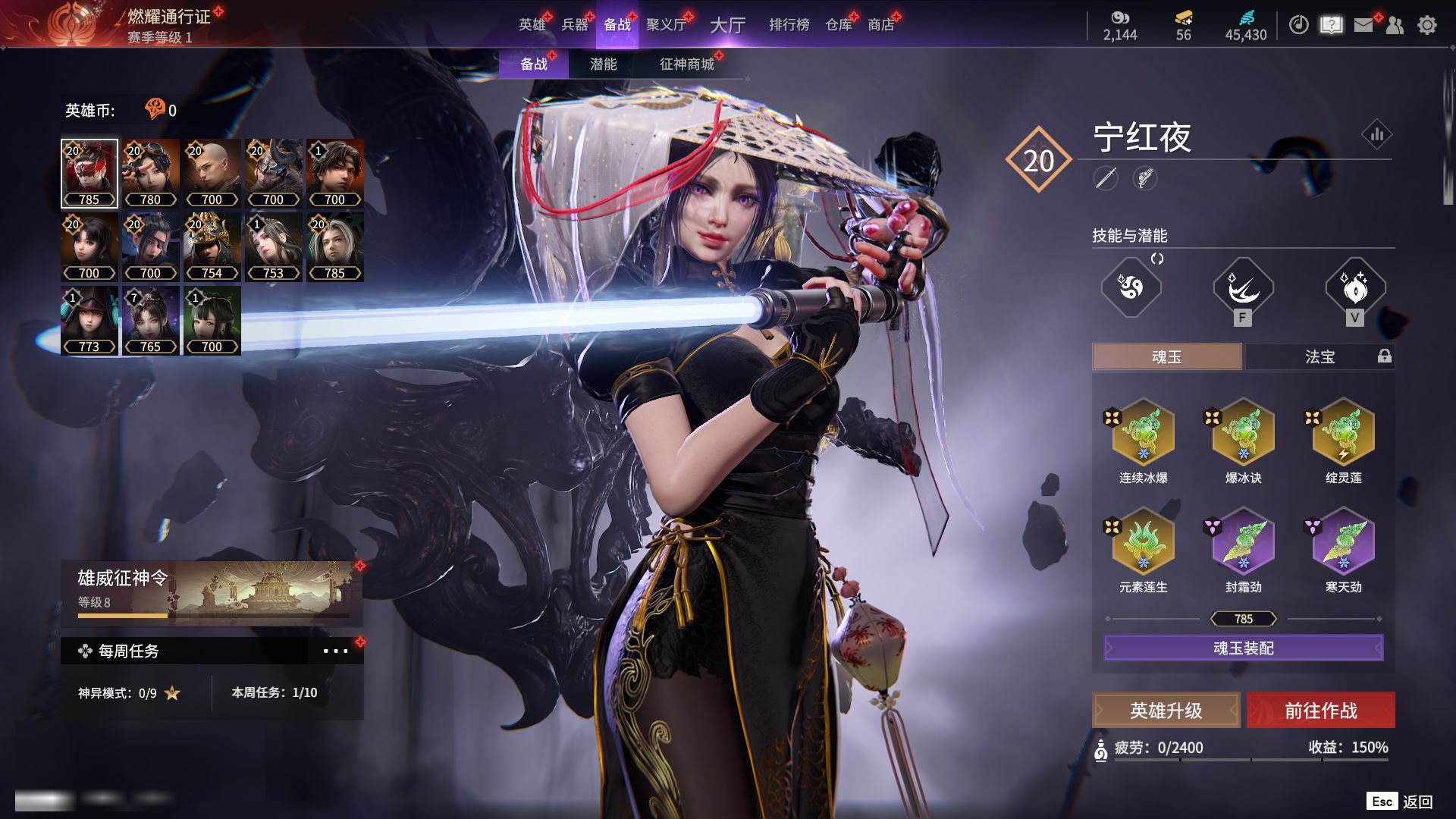
Task: Switch to the locked 法宝 tab
Action: [x=1319, y=356]
